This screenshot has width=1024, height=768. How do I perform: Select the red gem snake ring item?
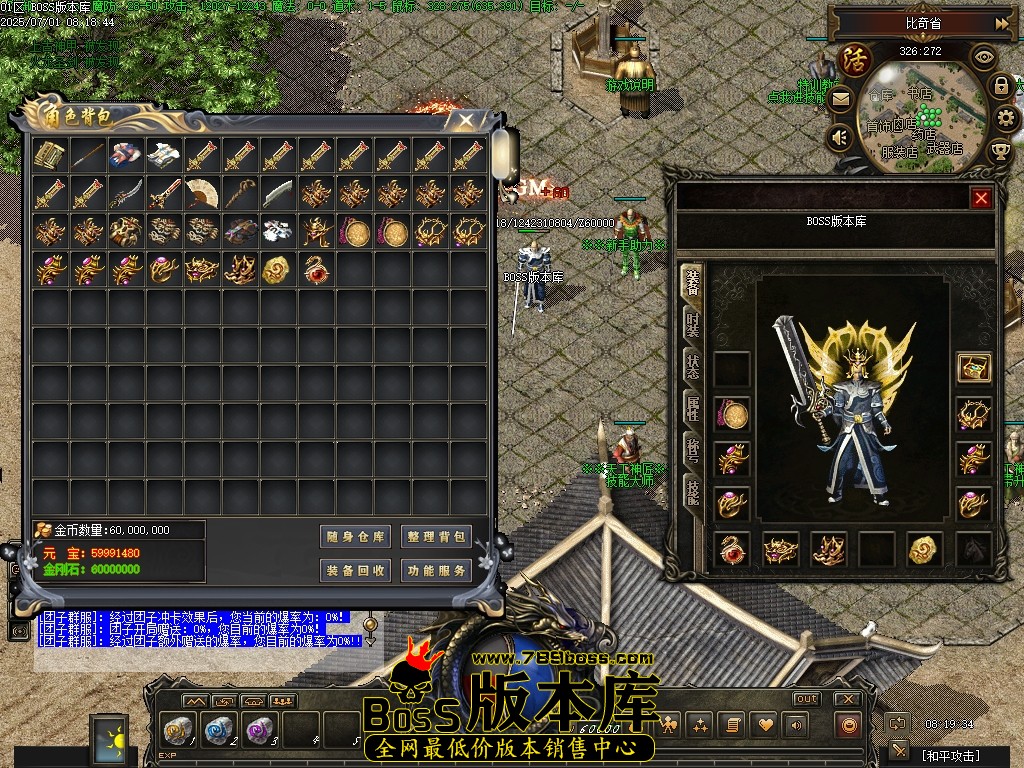pos(317,269)
